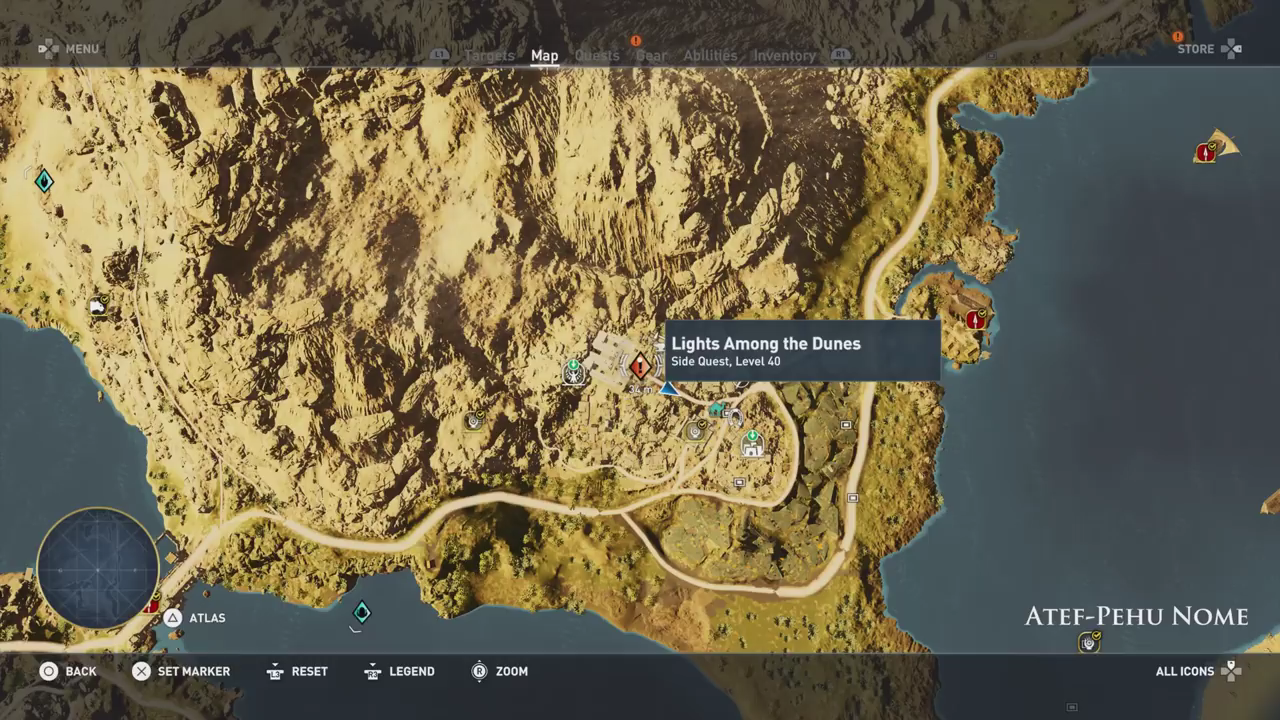This screenshot has height=720, width=1280.
Task: Select the Lights Among the Dunes quest marker
Action: click(639, 367)
